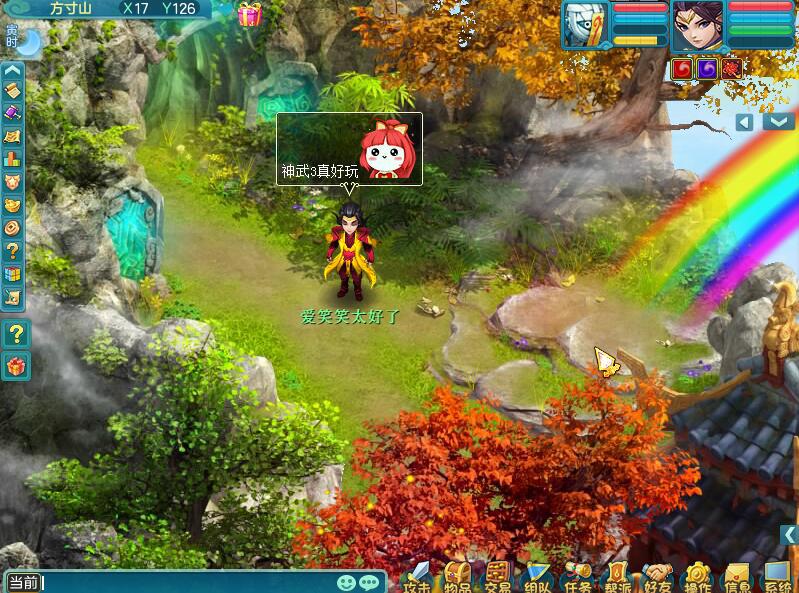Open the 组队 team panel
Image resolution: width=799 pixels, height=593 pixels.
click(538, 578)
